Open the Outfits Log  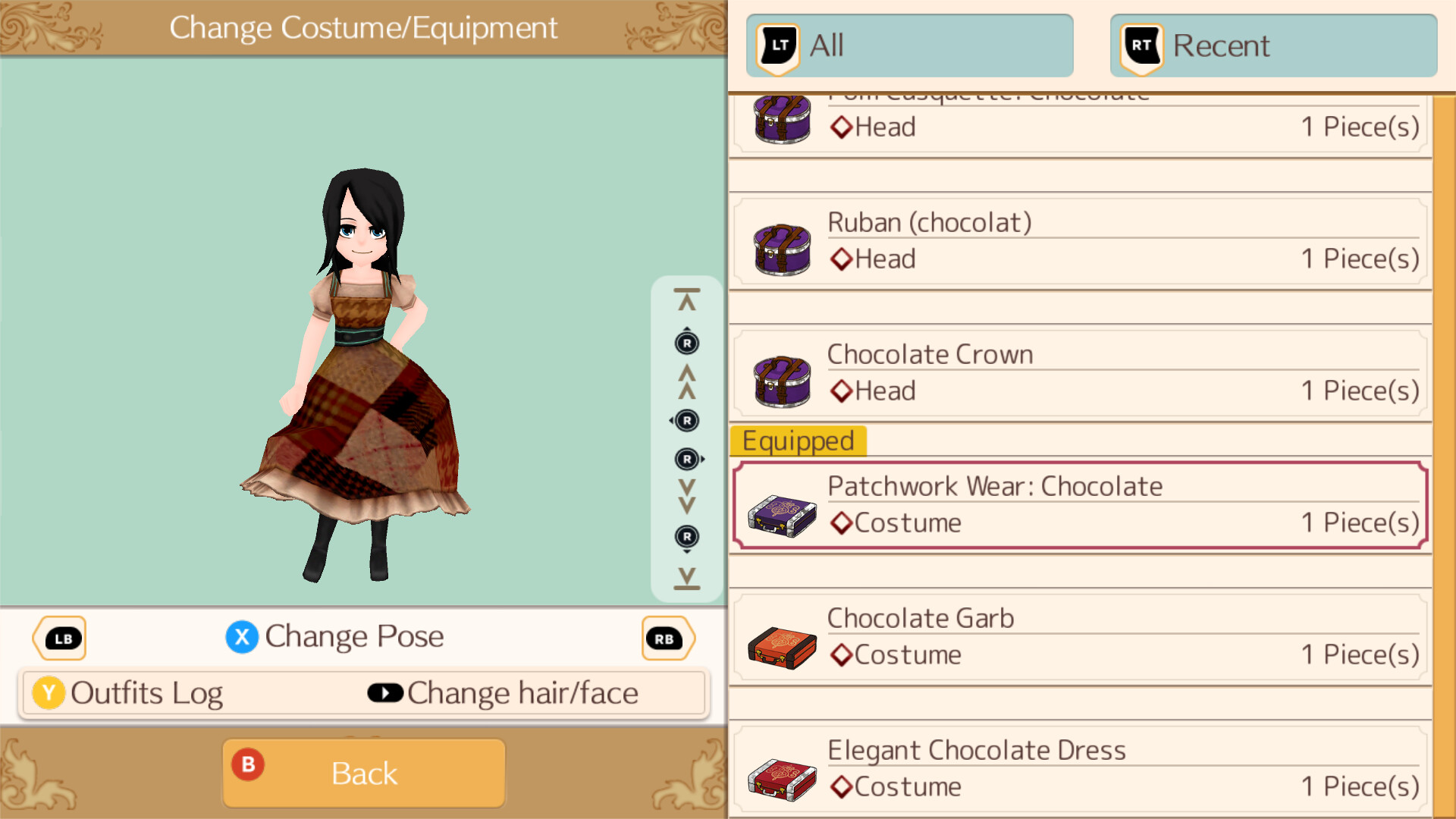point(129,693)
